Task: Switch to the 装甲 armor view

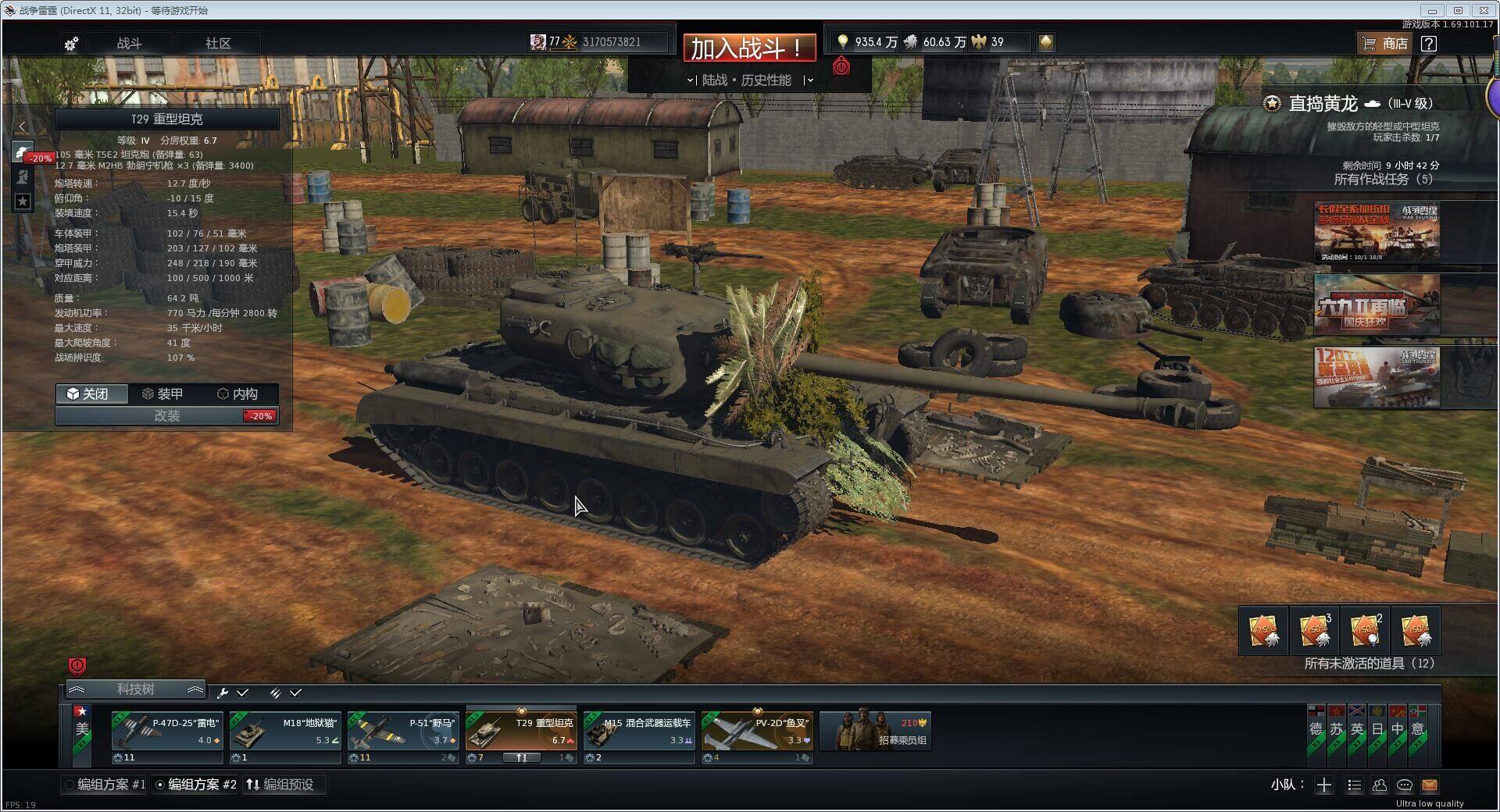Action: tap(163, 394)
